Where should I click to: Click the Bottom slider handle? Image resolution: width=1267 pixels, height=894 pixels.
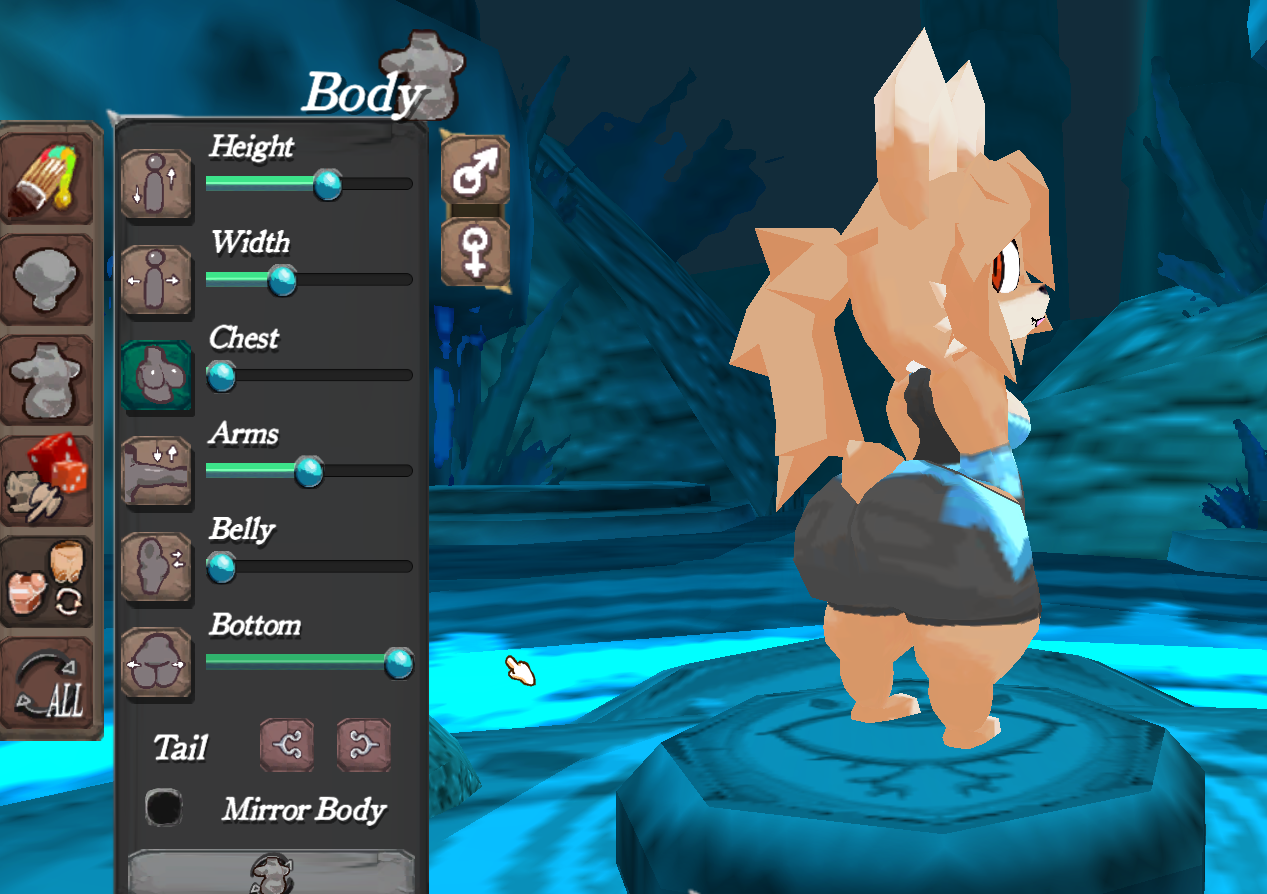coord(399,662)
